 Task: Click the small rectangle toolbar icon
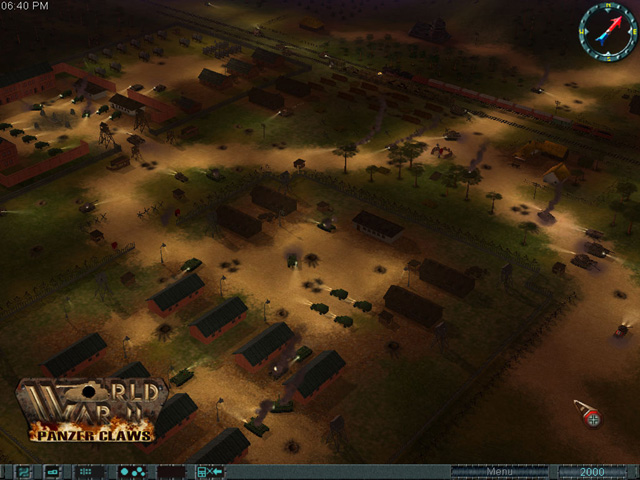pos(52,472)
